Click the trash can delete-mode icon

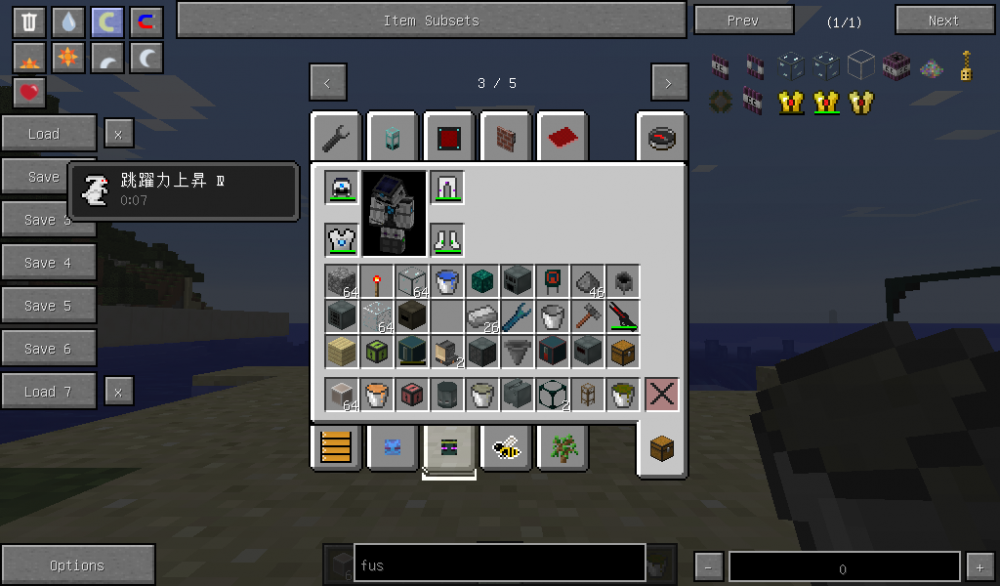[x=31, y=22]
